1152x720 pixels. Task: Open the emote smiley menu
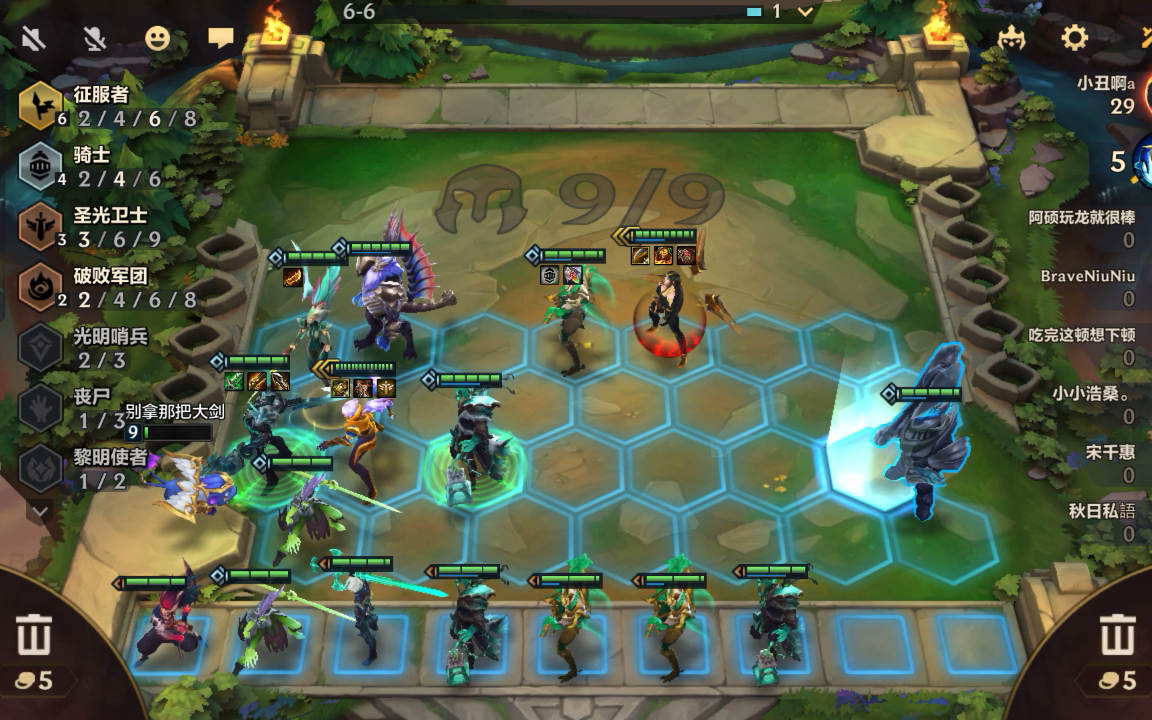[157, 39]
